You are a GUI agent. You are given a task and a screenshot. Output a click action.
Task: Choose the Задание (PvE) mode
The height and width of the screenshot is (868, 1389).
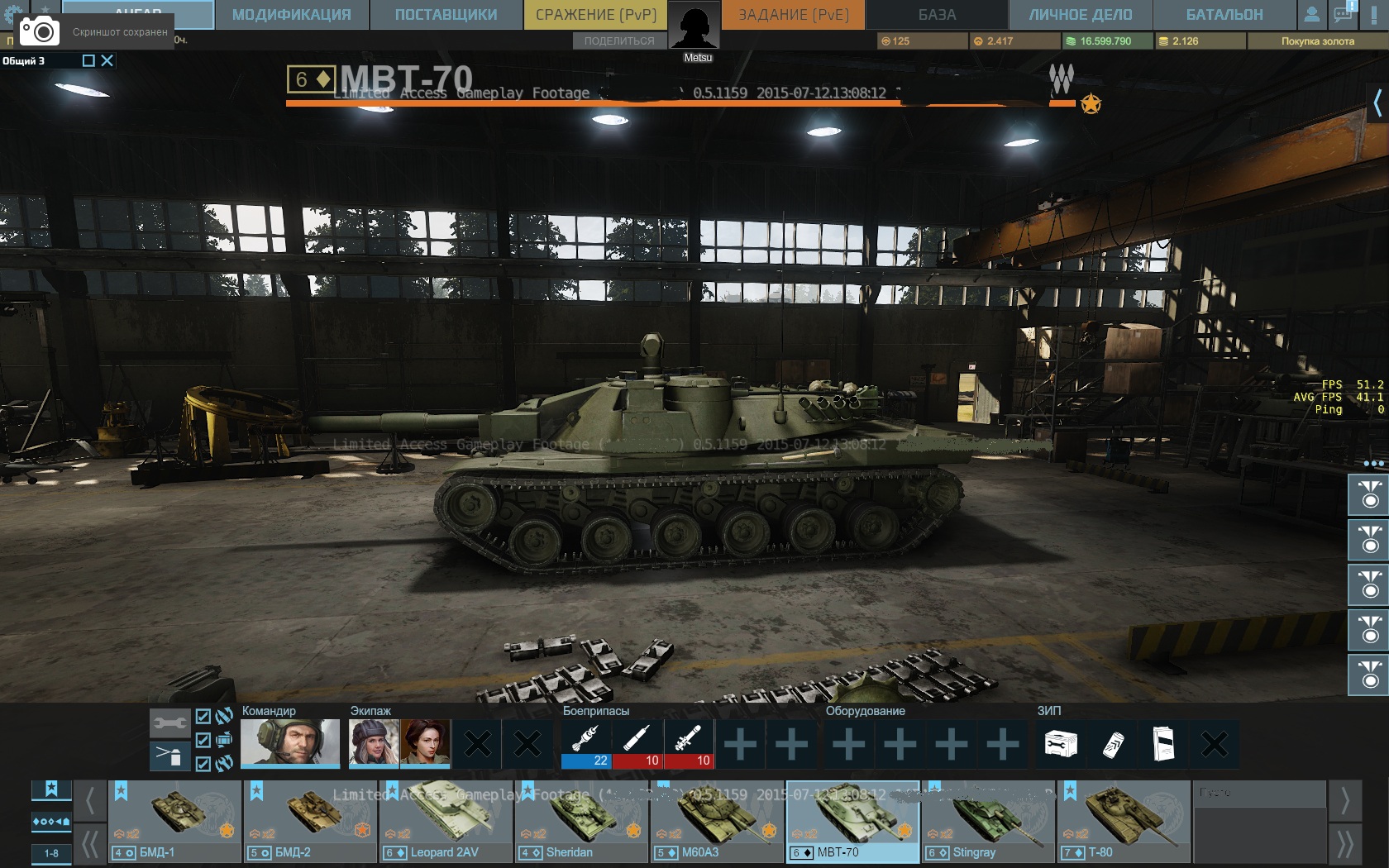point(793,15)
